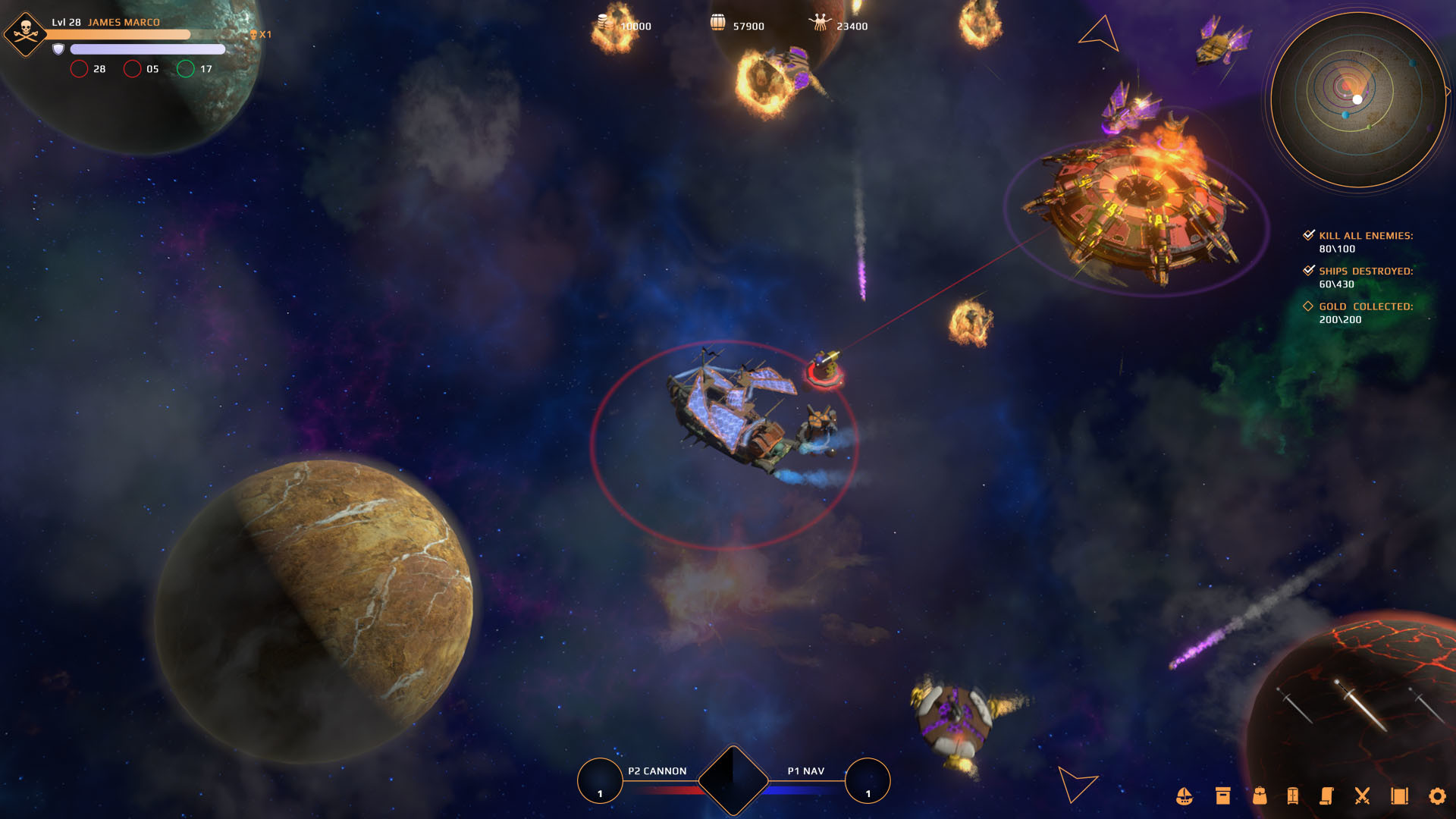Image resolution: width=1456 pixels, height=819 pixels.
Task: Open the map journal icon
Action: point(1401,796)
